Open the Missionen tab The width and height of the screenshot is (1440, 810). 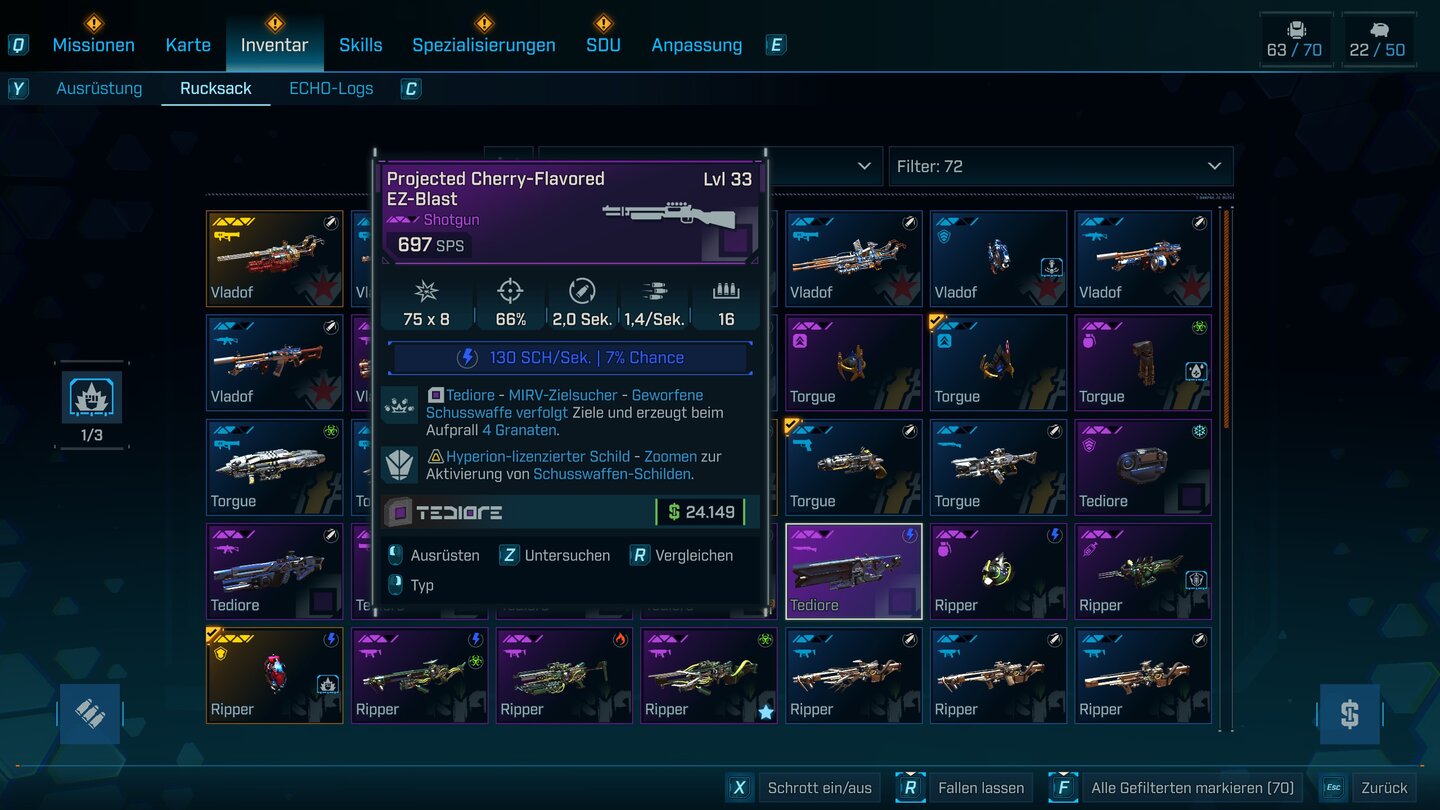[93, 45]
